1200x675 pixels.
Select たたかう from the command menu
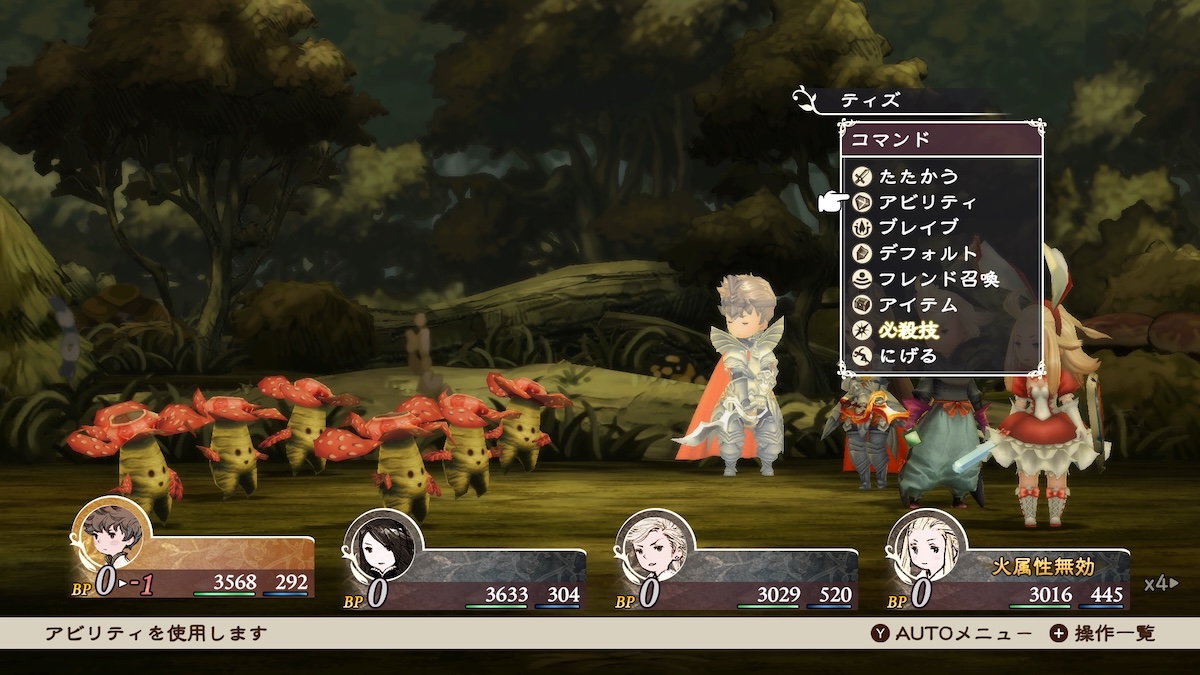918,177
